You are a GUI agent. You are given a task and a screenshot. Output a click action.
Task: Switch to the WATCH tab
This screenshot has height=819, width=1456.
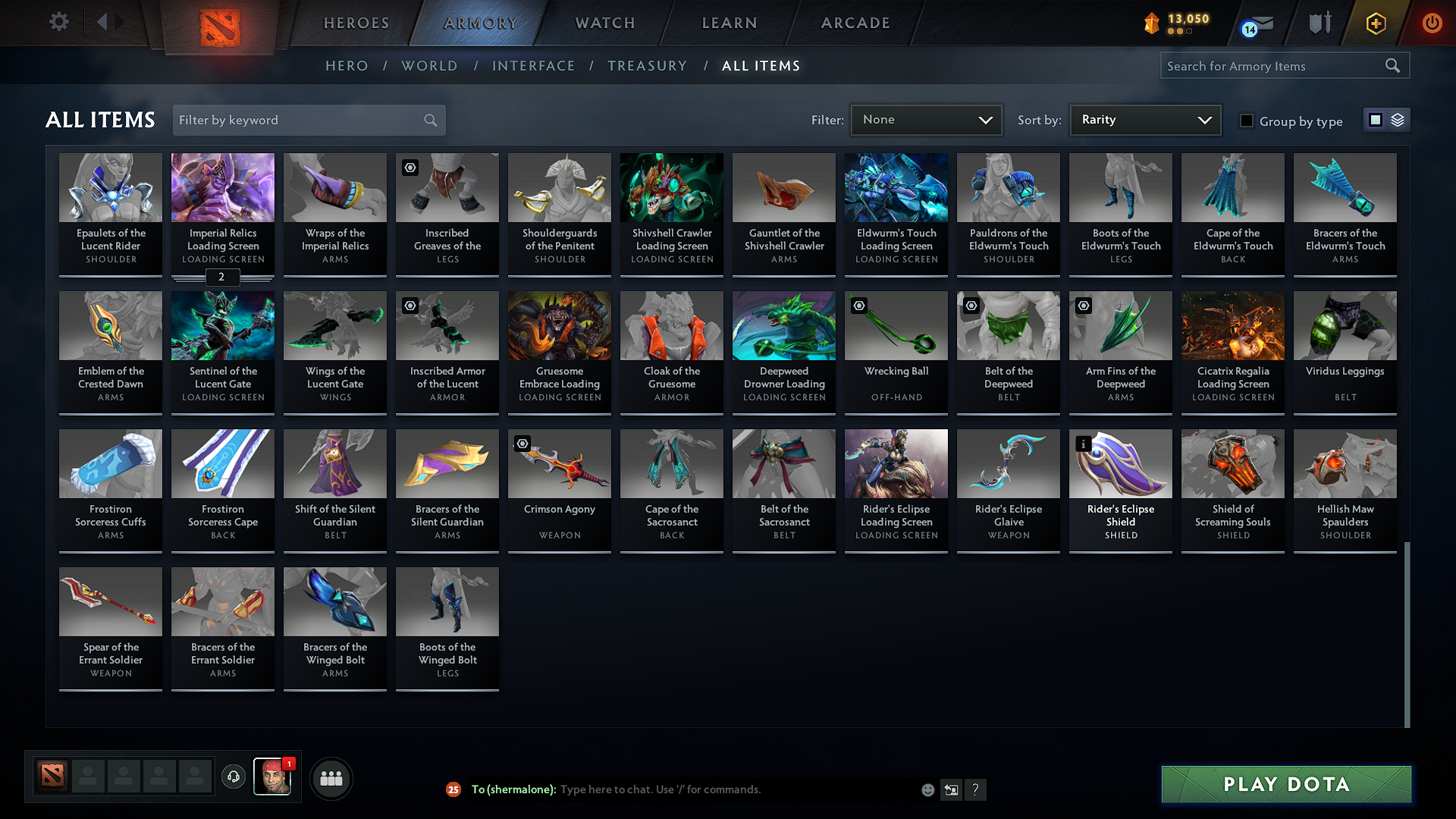click(x=604, y=23)
